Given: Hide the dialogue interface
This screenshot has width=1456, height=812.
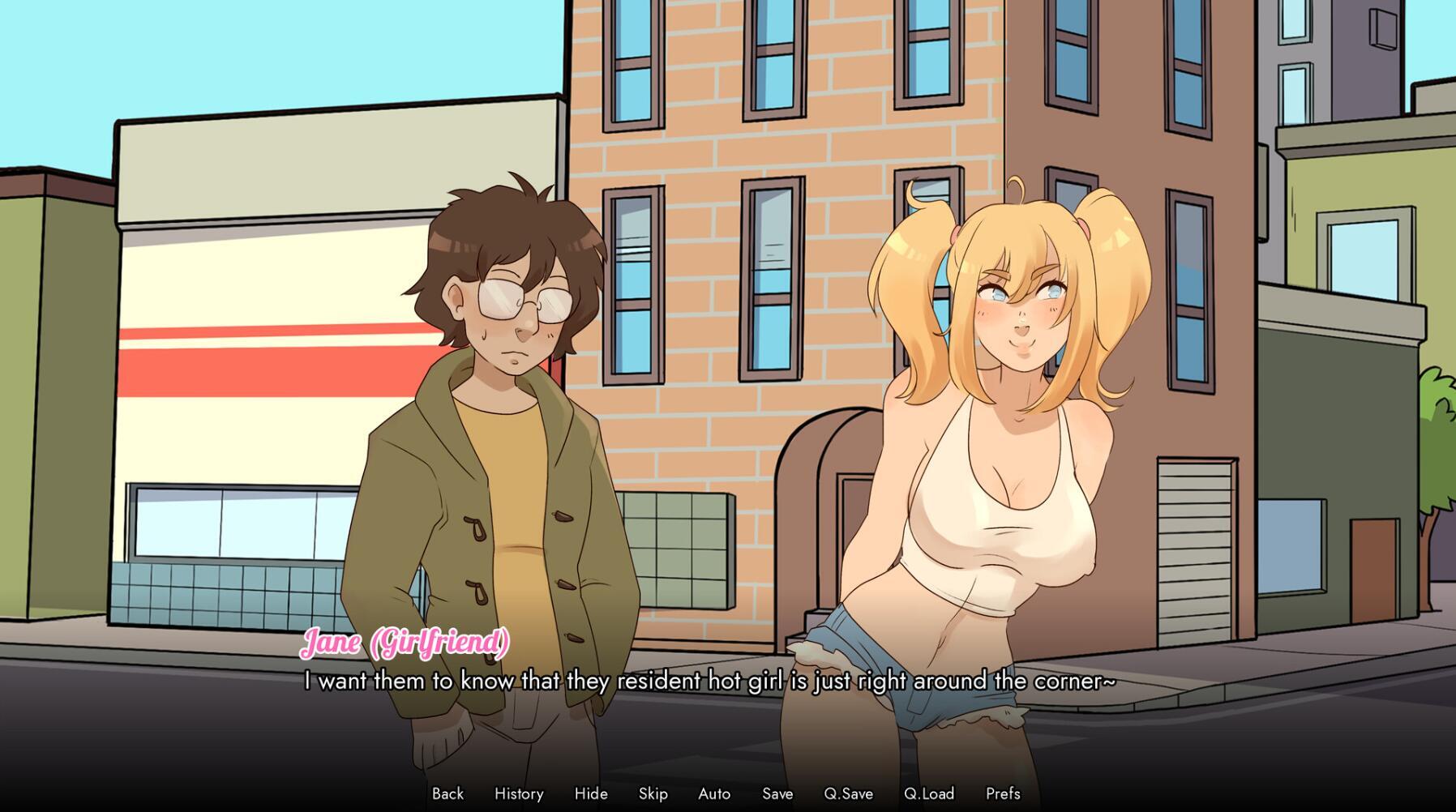Looking at the screenshot, I should pos(591,794).
